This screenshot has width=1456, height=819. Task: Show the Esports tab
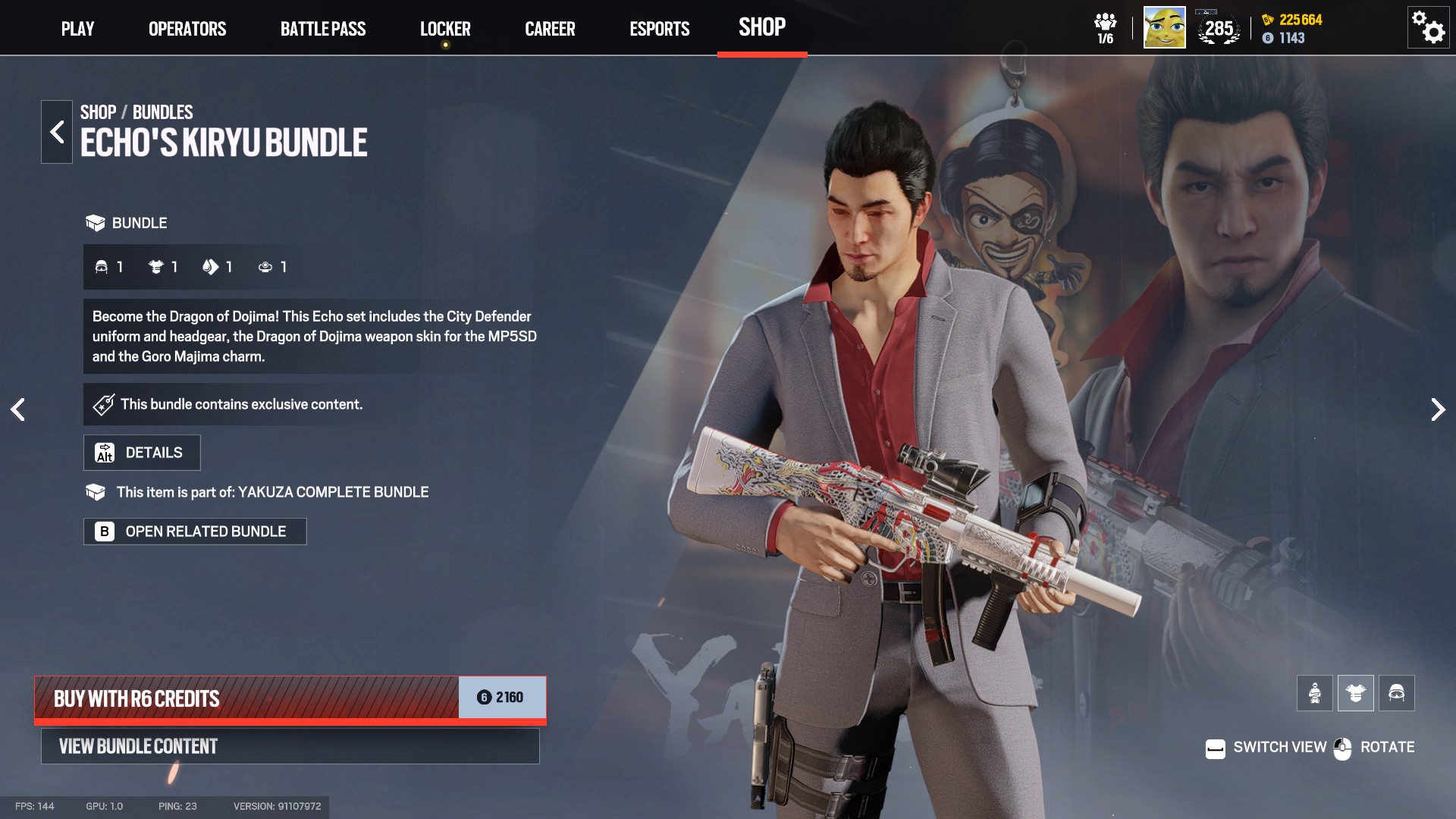tap(659, 29)
